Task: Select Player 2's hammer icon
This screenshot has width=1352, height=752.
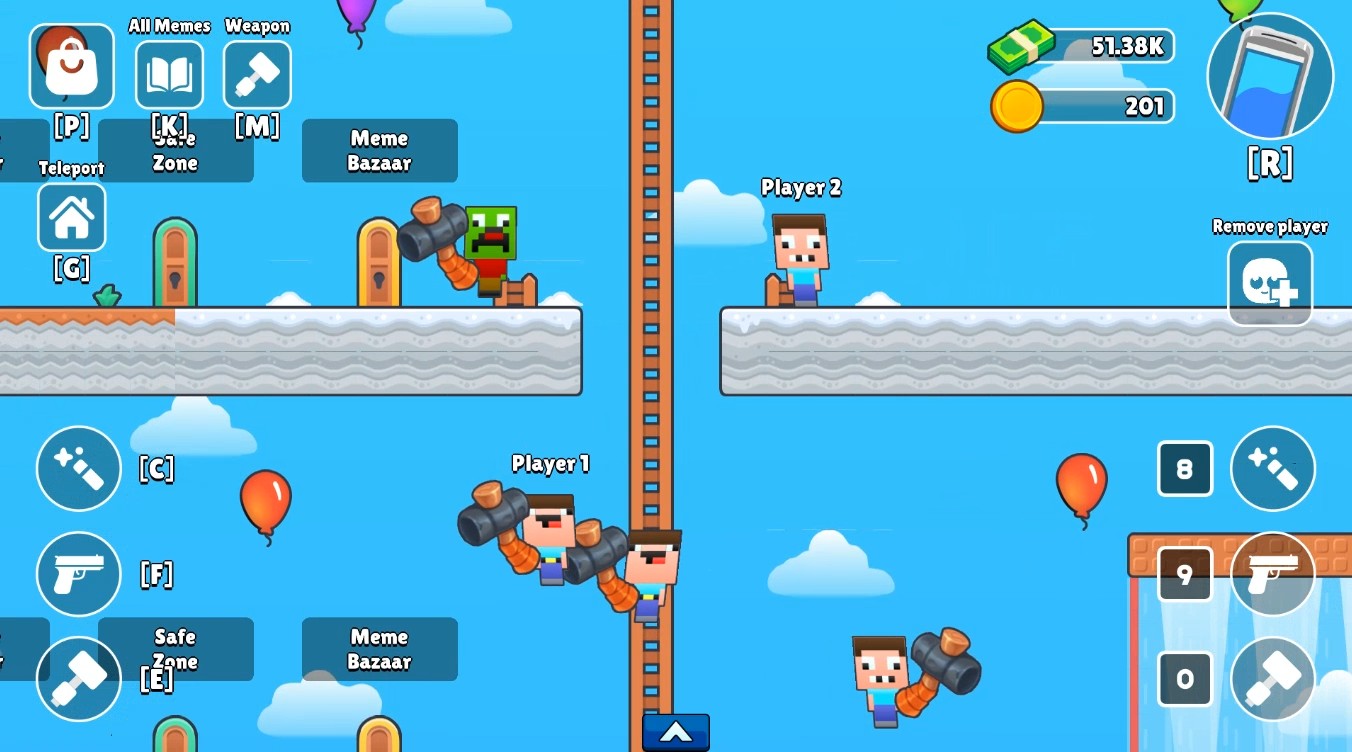Action: pyautogui.click(x=1272, y=680)
